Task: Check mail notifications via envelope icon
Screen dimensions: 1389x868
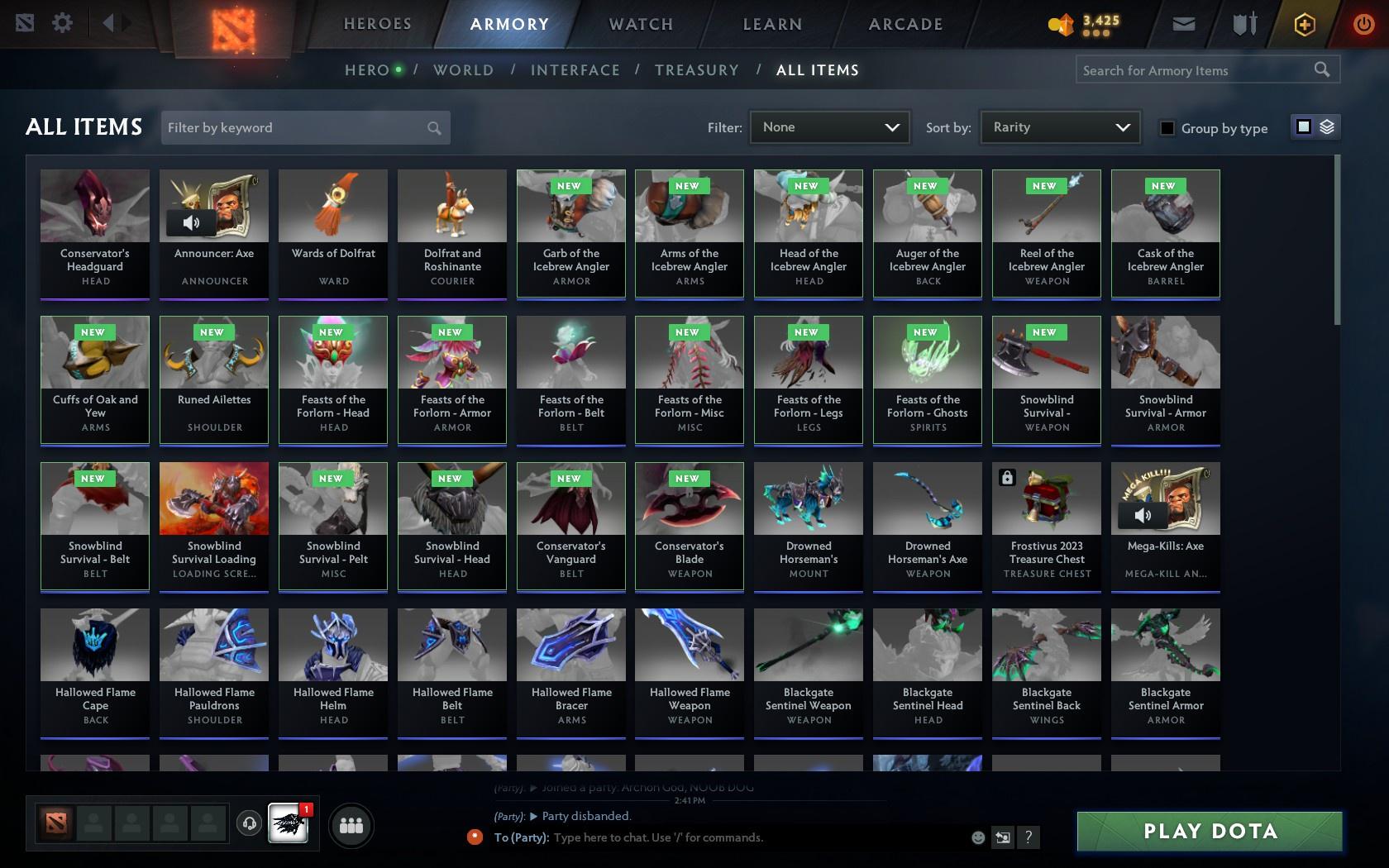Action: click(1182, 24)
